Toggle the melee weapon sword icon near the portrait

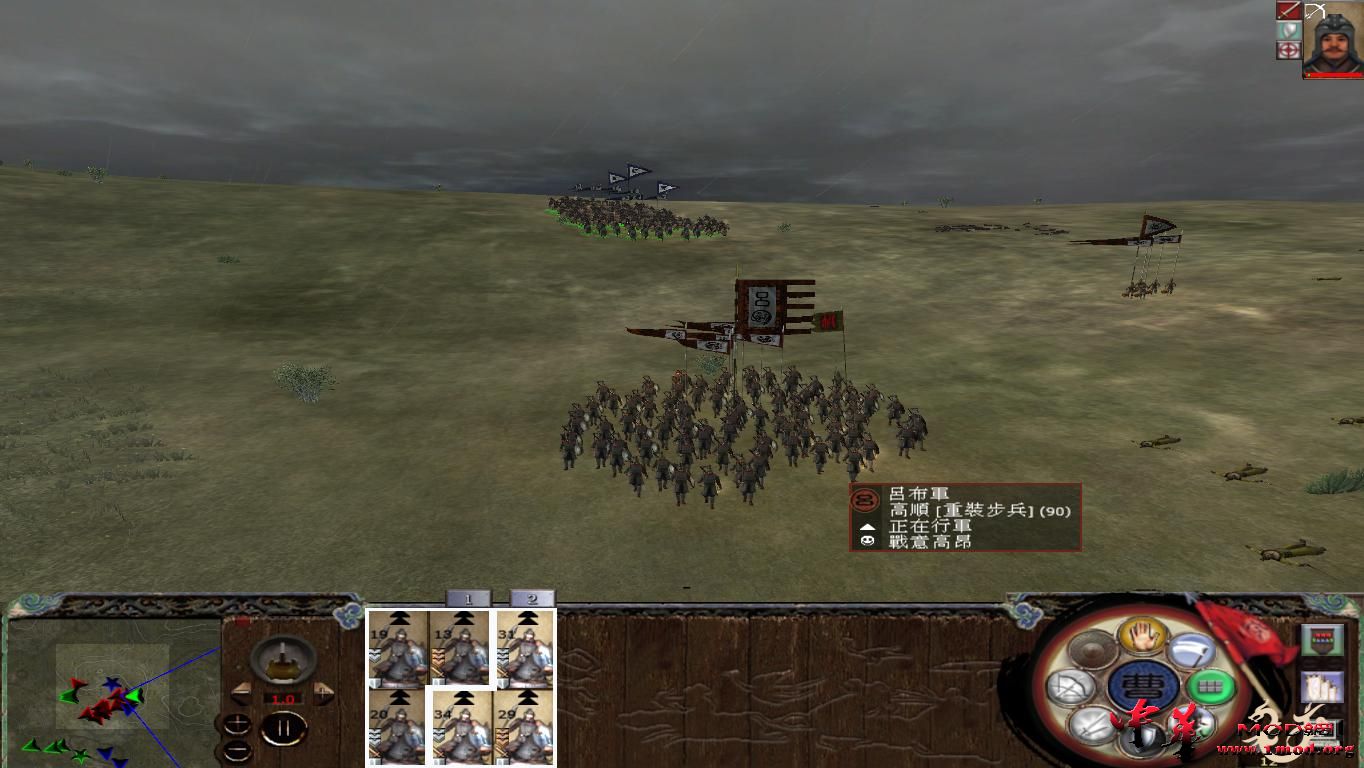[1288, 11]
